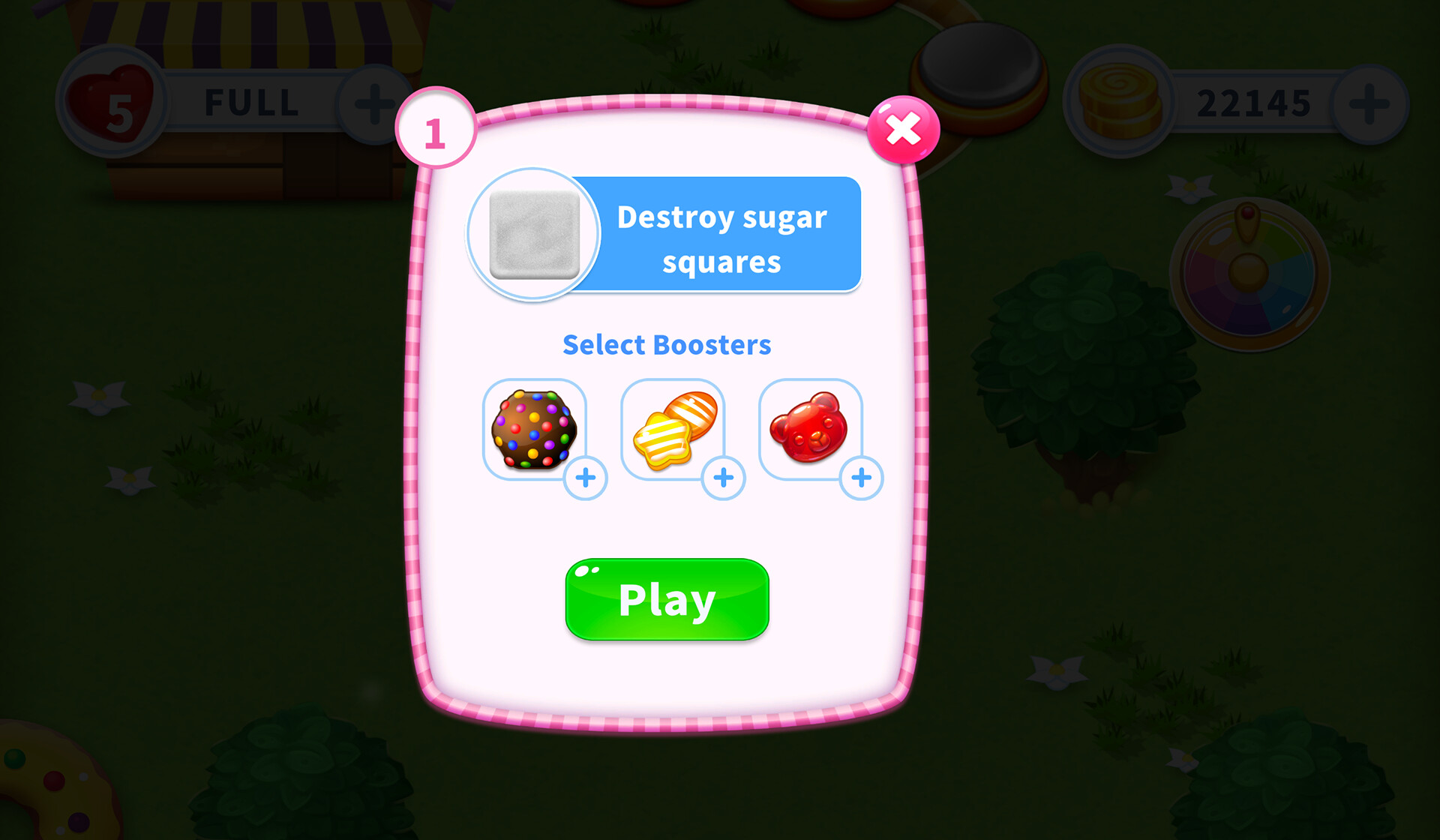This screenshot has width=1440, height=840.
Task: Tap the sugar square goal icon
Action: [x=533, y=234]
